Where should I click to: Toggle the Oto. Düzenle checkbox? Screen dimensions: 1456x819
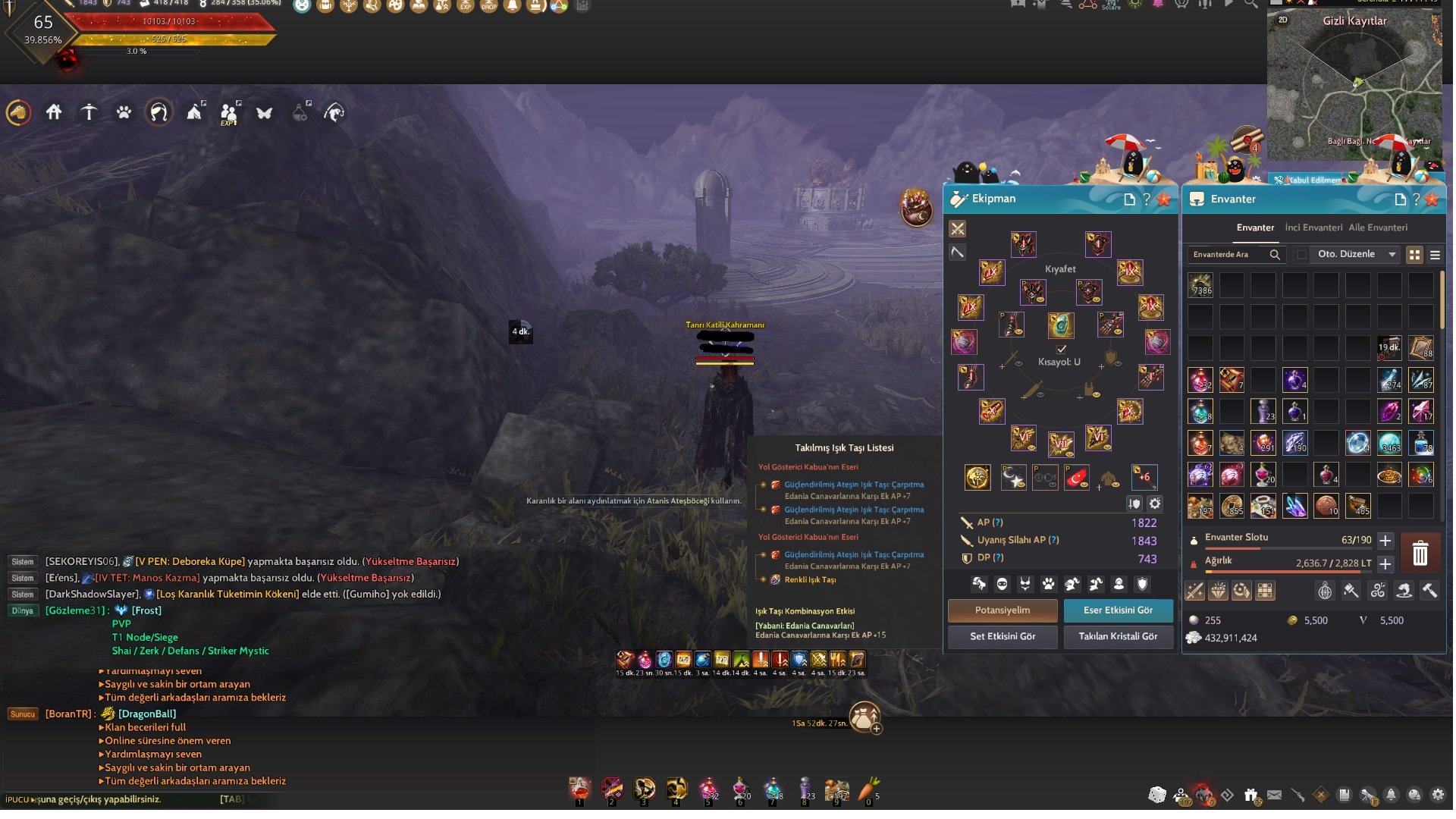tap(1302, 255)
